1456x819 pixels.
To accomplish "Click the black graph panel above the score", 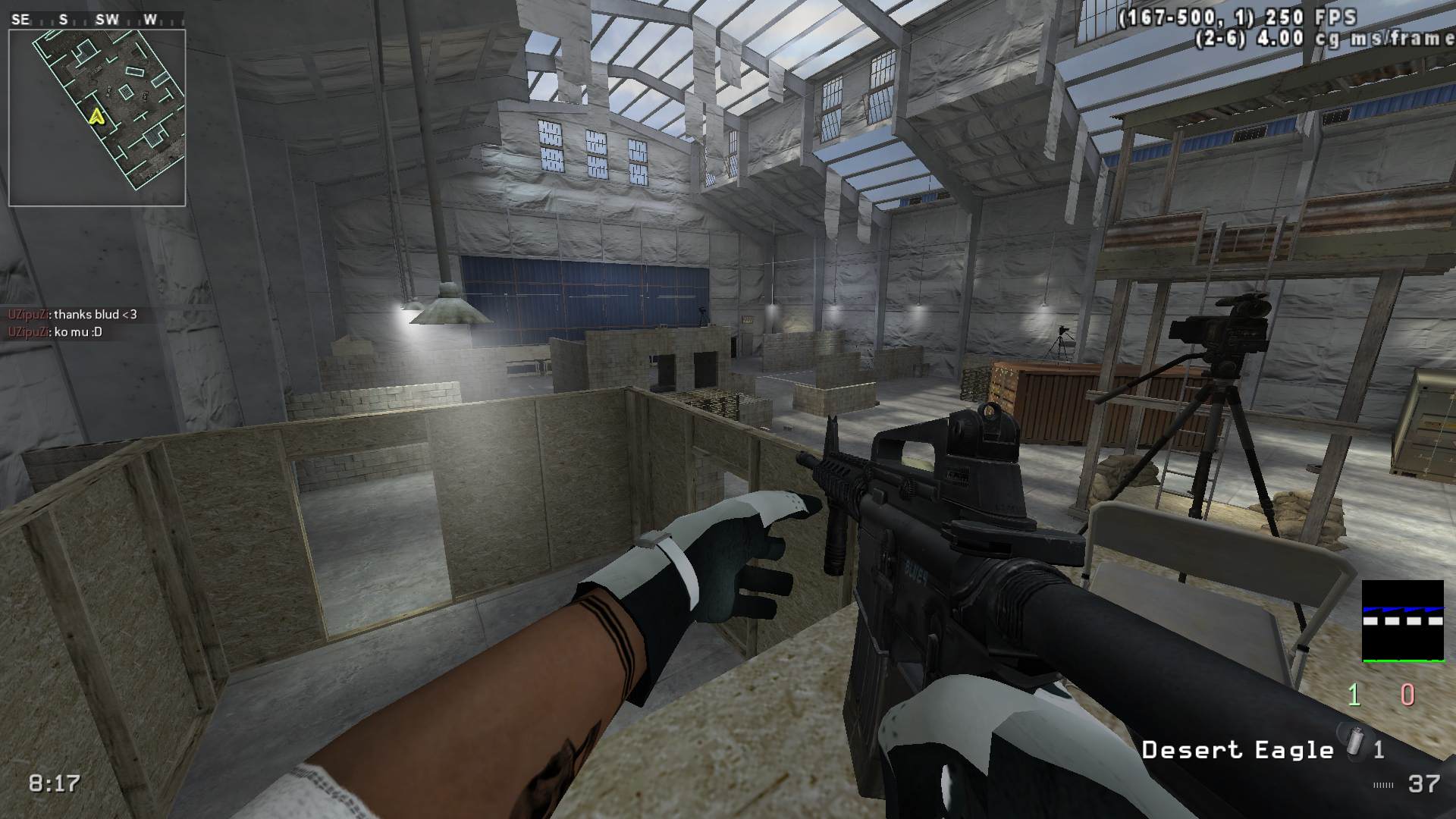I will point(1402,621).
